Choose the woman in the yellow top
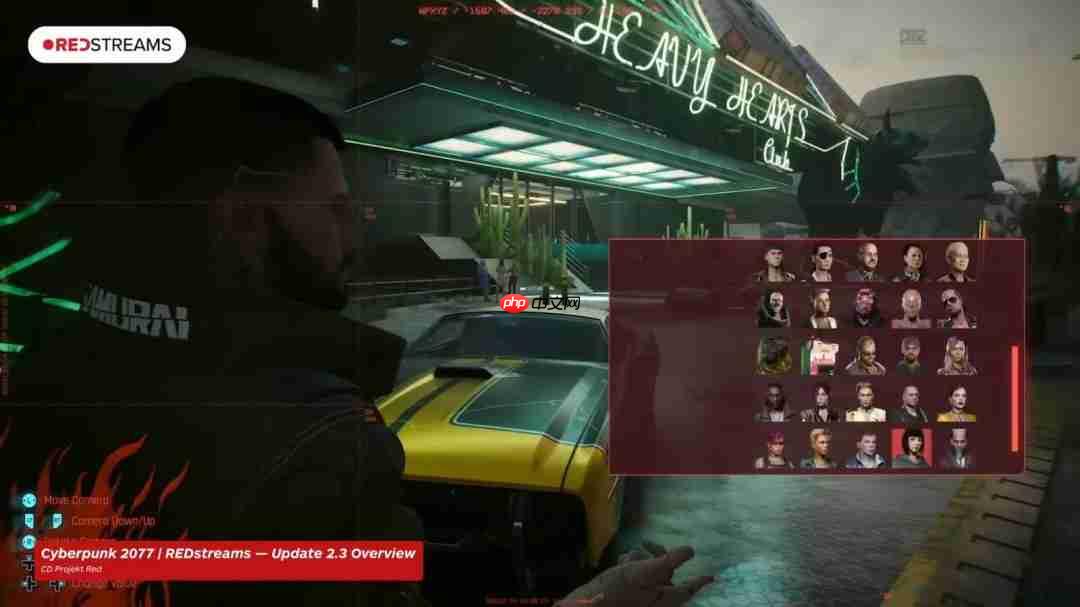Viewport: 1080px width, 607px height. pyautogui.click(x=956, y=402)
